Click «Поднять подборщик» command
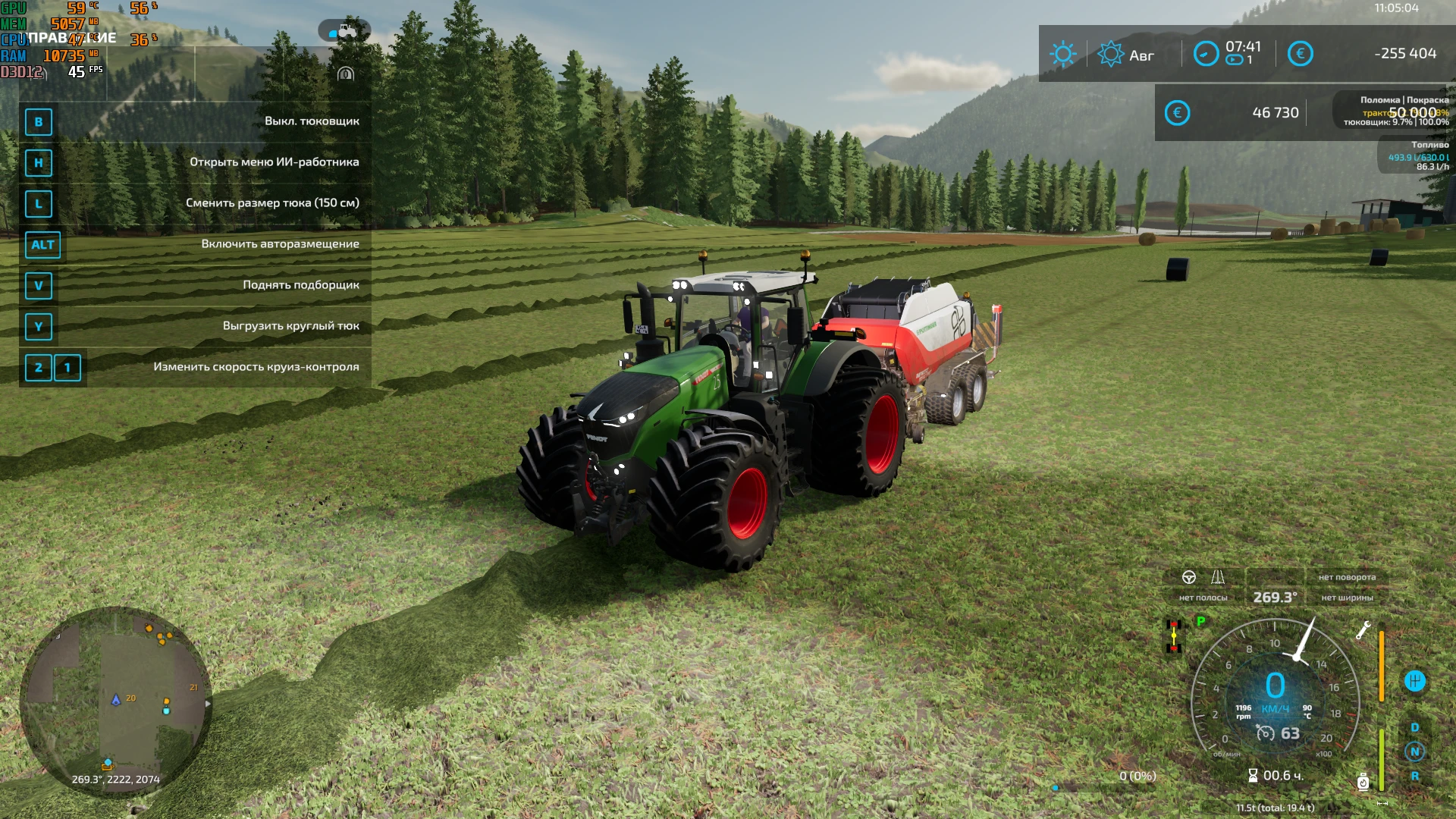The image size is (1456, 819). (x=301, y=284)
